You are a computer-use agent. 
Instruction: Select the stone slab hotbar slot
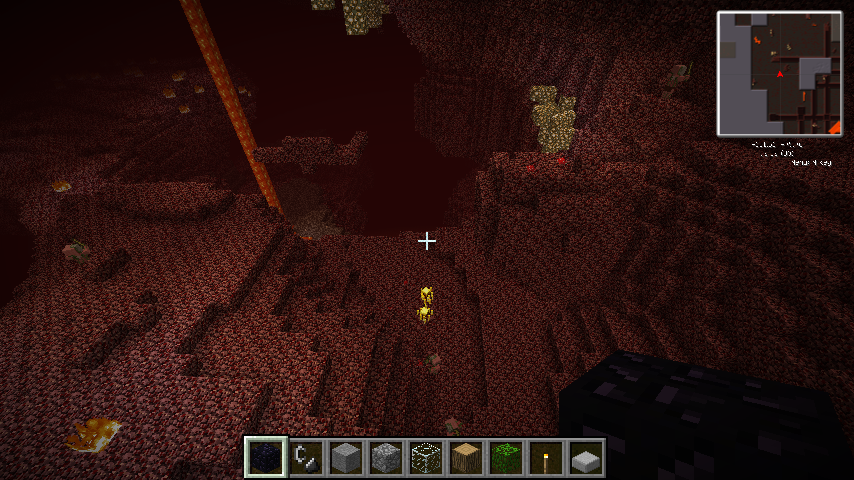coord(587,457)
